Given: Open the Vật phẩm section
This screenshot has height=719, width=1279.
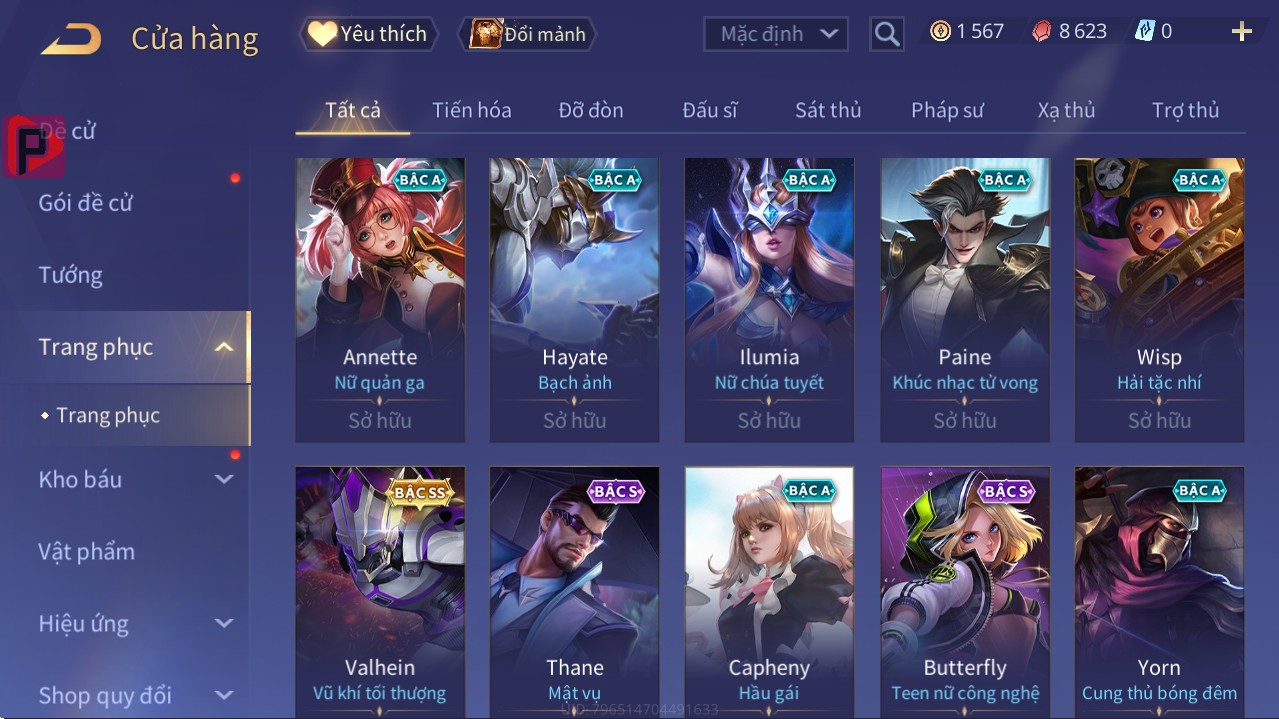Looking at the screenshot, I should (x=86, y=551).
